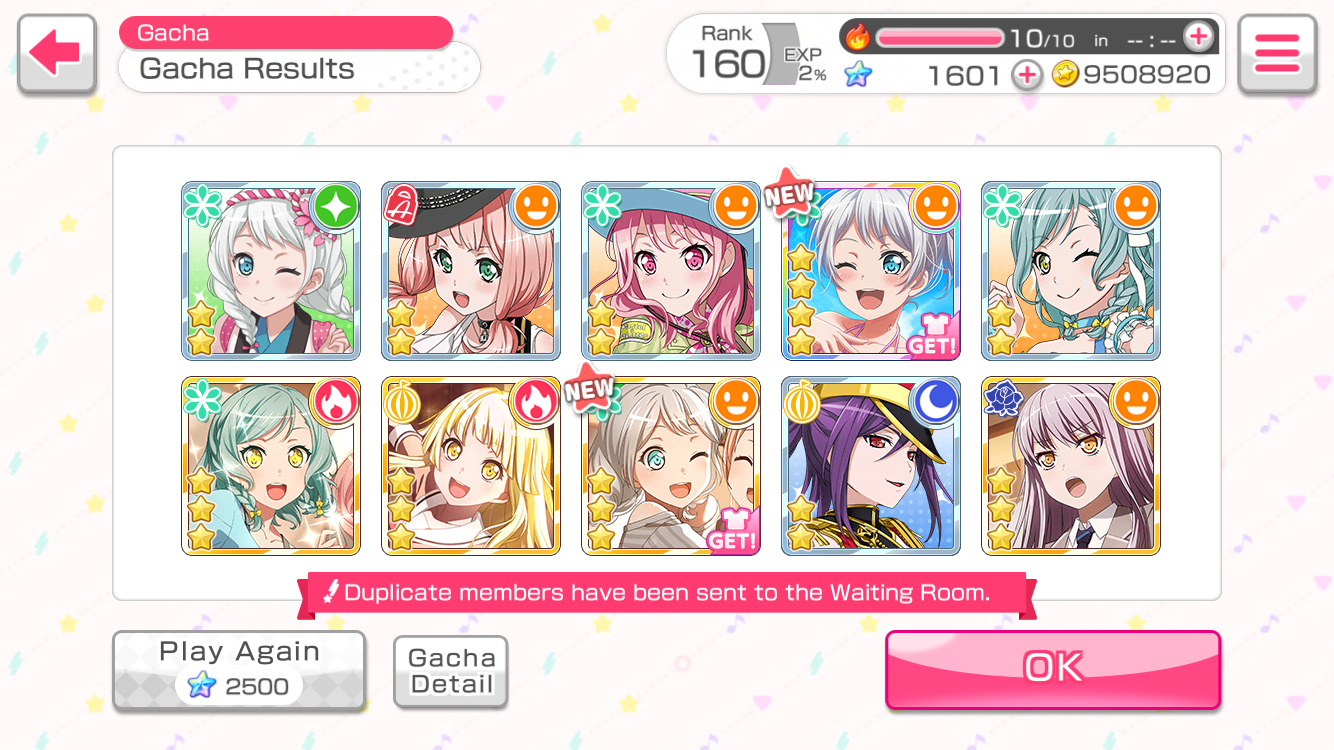Choose the pink-haired girl in blue hat card
Screen dimensions: 1334x750
pyautogui.click(x=670, y=271)
